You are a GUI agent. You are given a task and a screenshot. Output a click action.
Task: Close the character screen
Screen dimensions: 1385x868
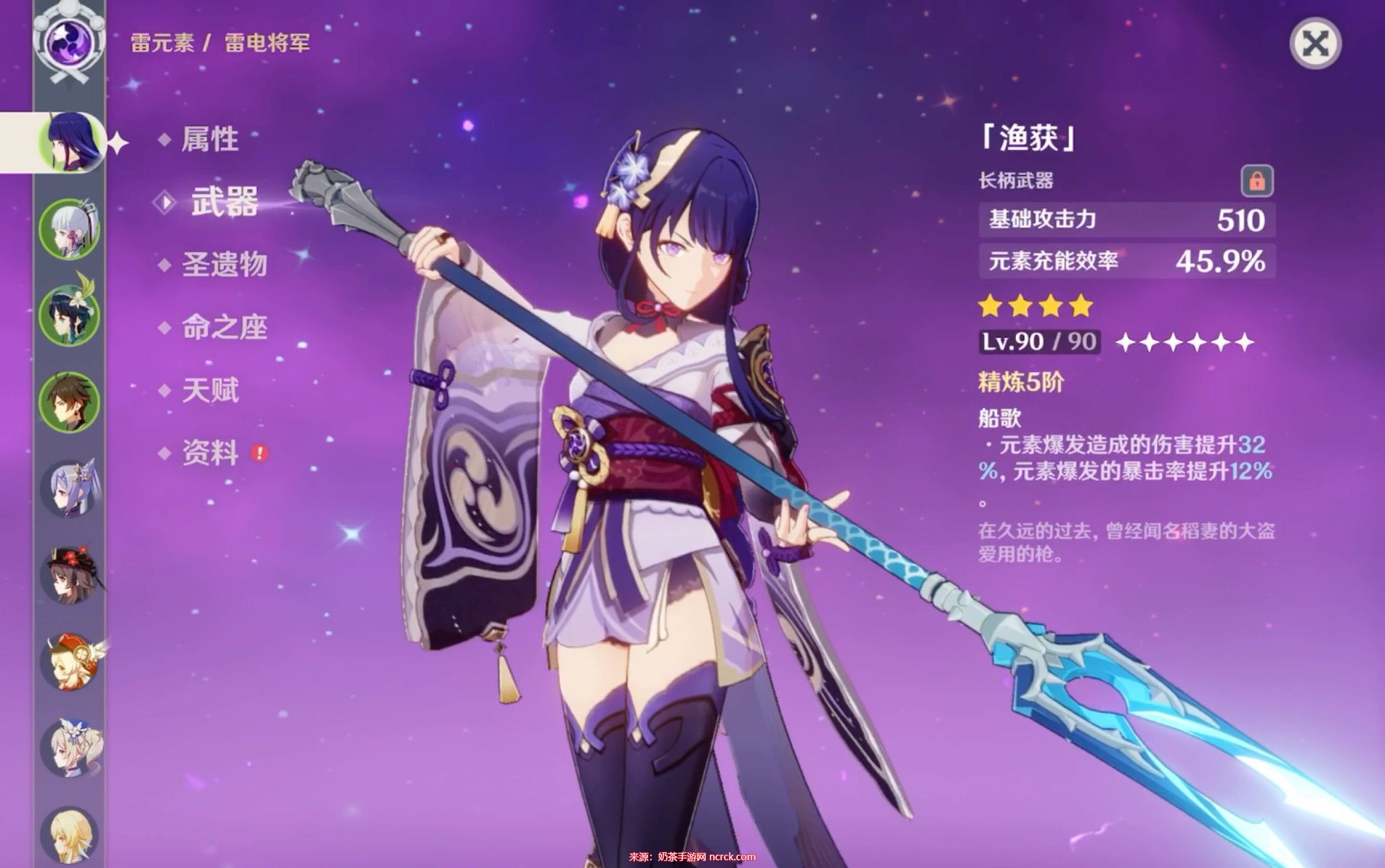tap(1315, 43)
